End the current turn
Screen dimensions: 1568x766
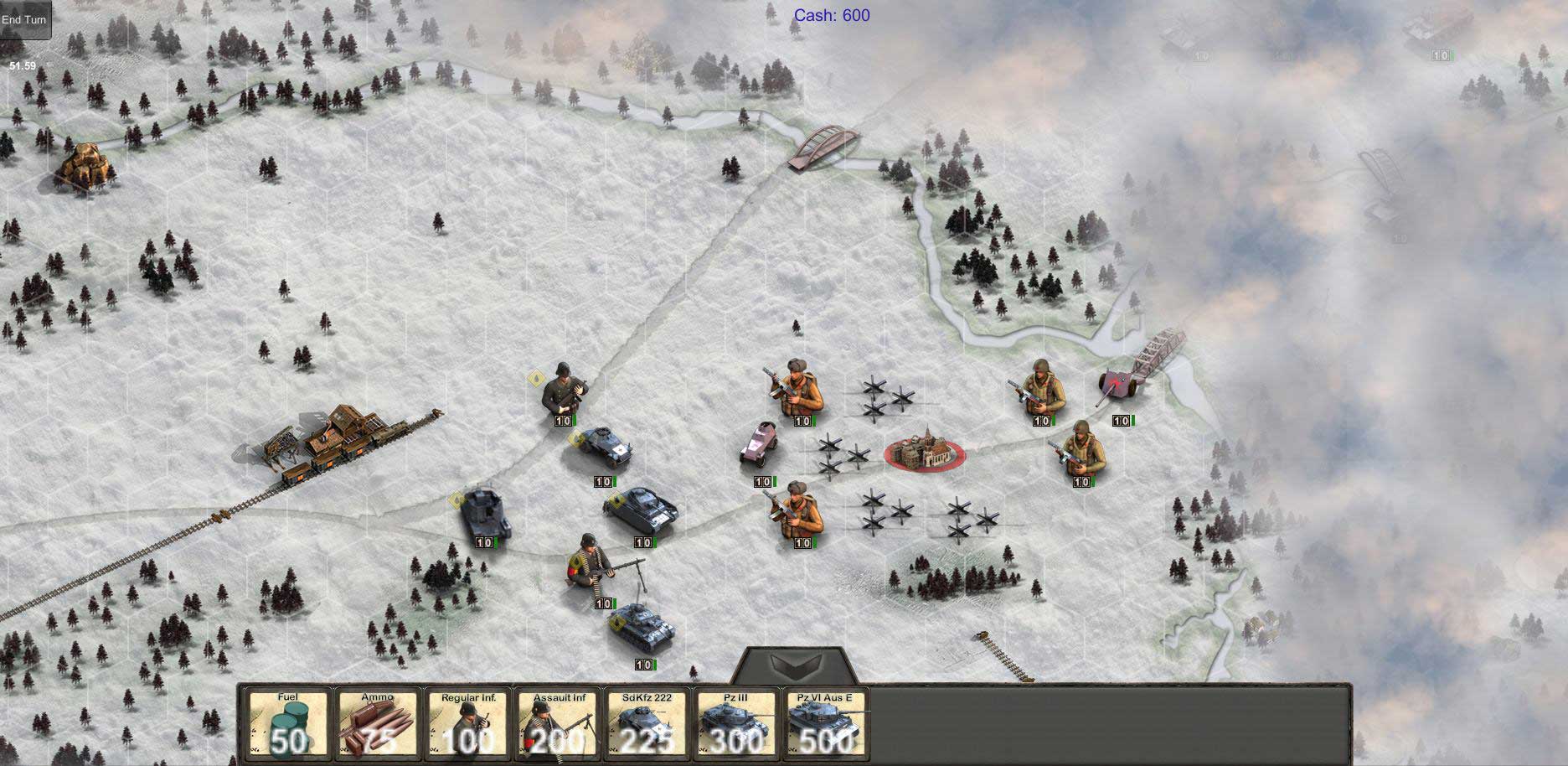tap(25, 20)
